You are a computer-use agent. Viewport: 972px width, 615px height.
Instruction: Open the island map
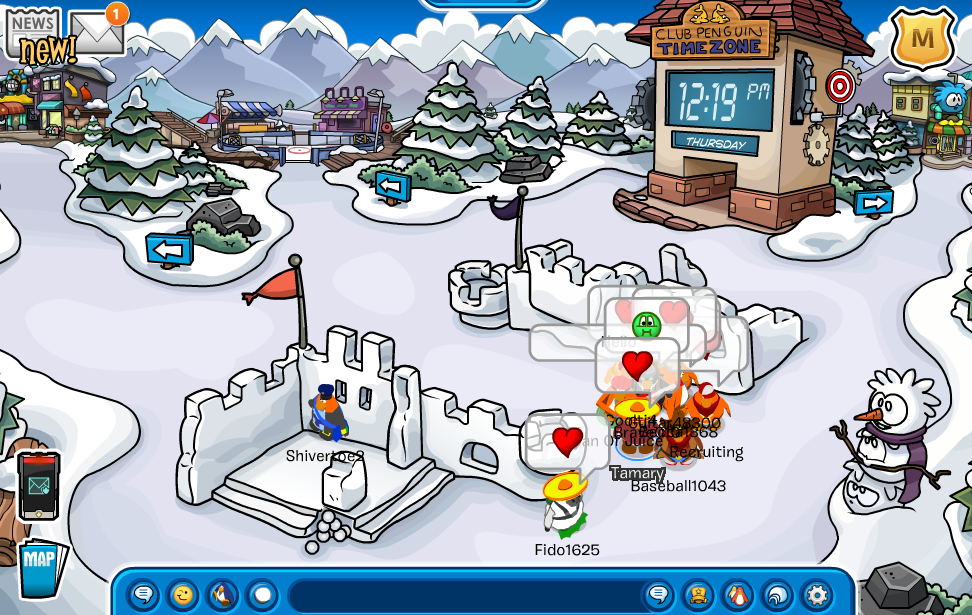[40, 567]
